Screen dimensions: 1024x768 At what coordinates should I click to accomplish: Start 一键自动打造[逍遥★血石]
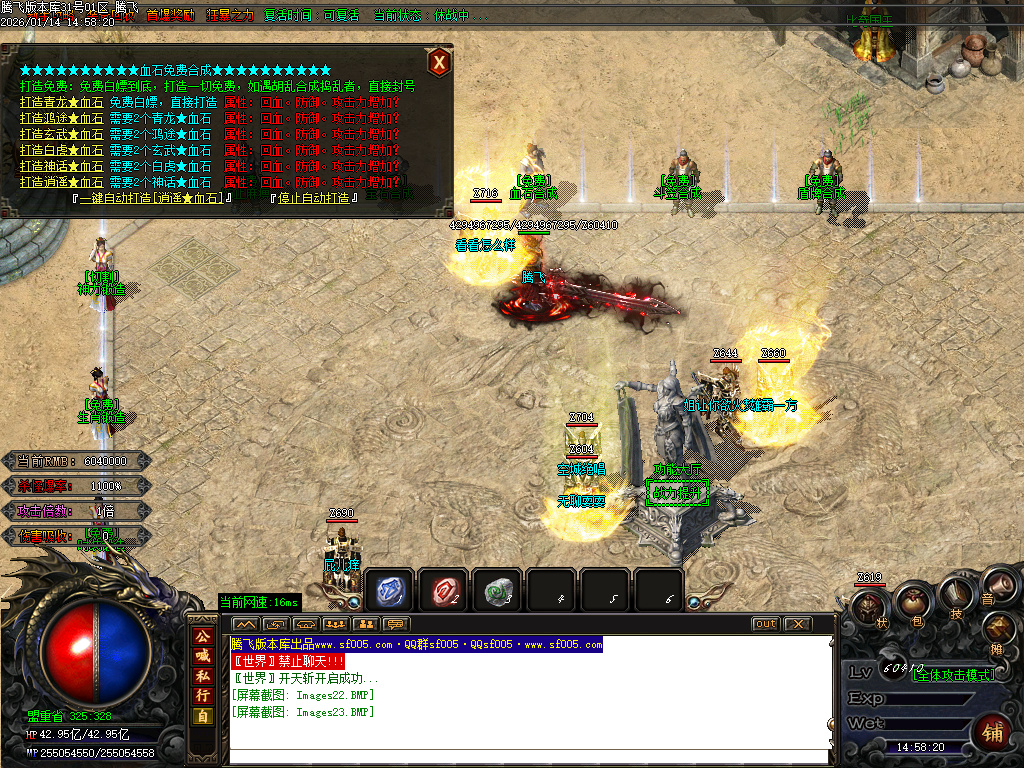[155, 198]
